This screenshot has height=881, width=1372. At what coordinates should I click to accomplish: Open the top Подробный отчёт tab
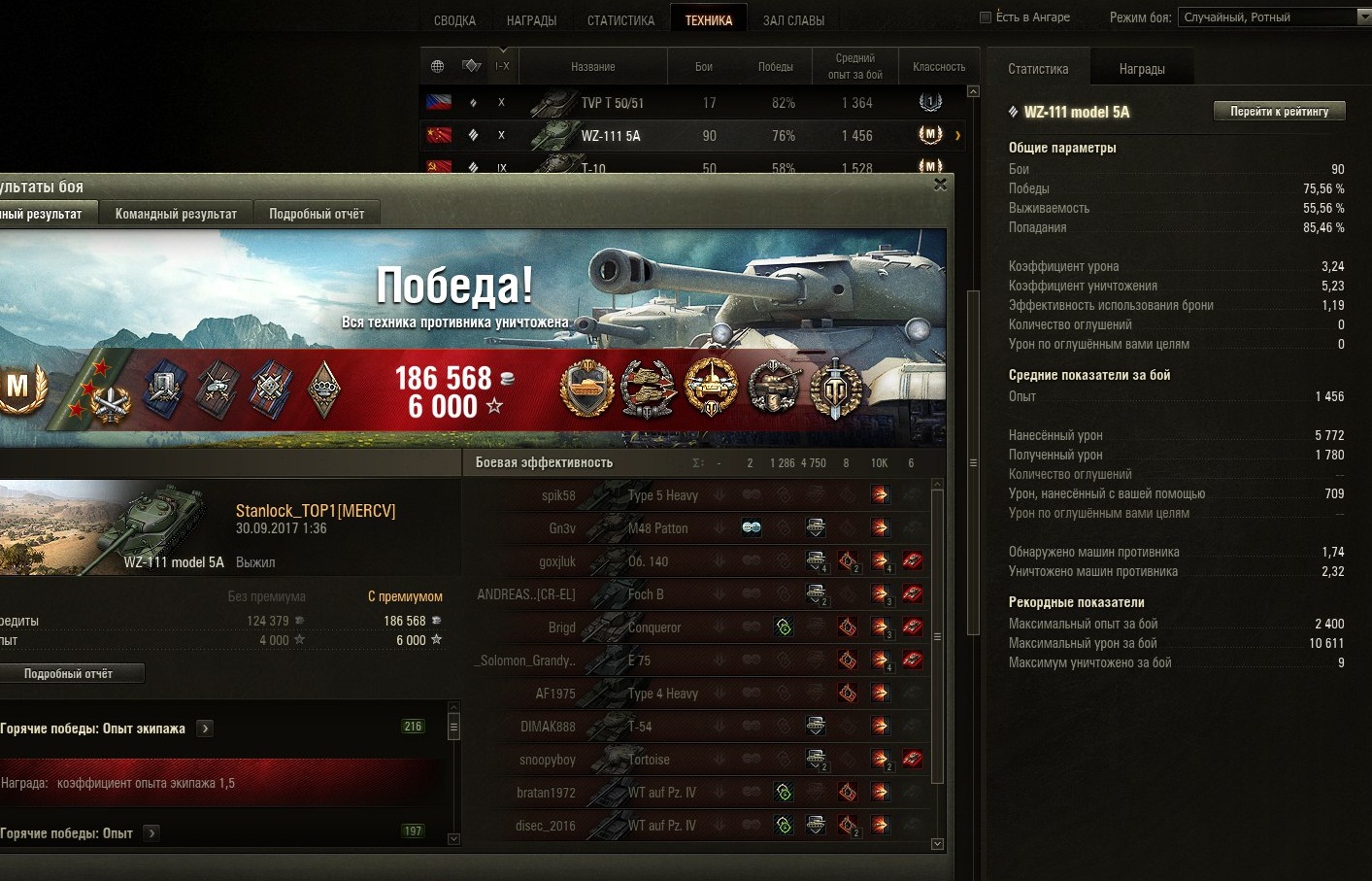coord(317,214)
